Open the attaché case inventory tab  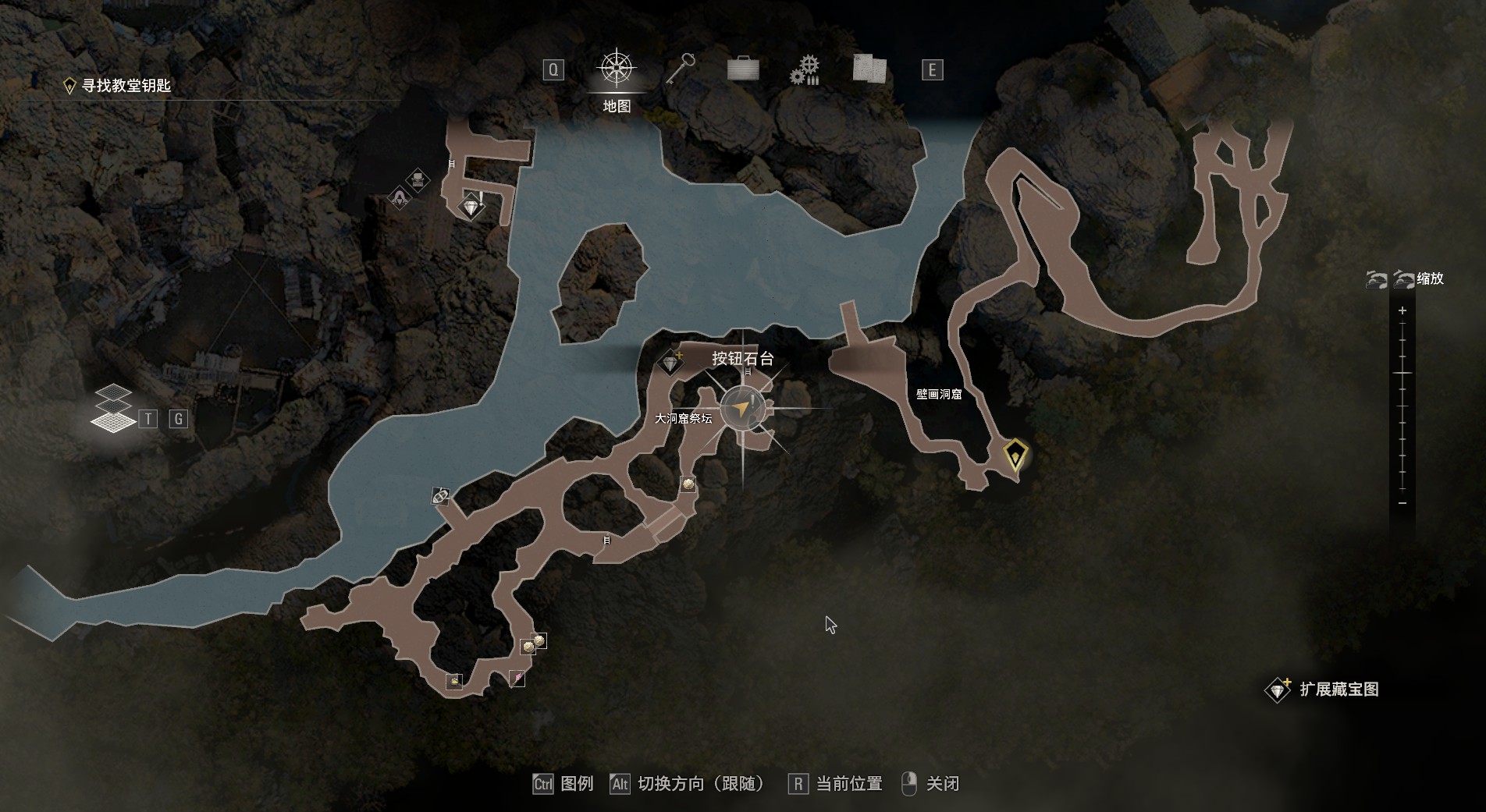click(x=743, y=69)
